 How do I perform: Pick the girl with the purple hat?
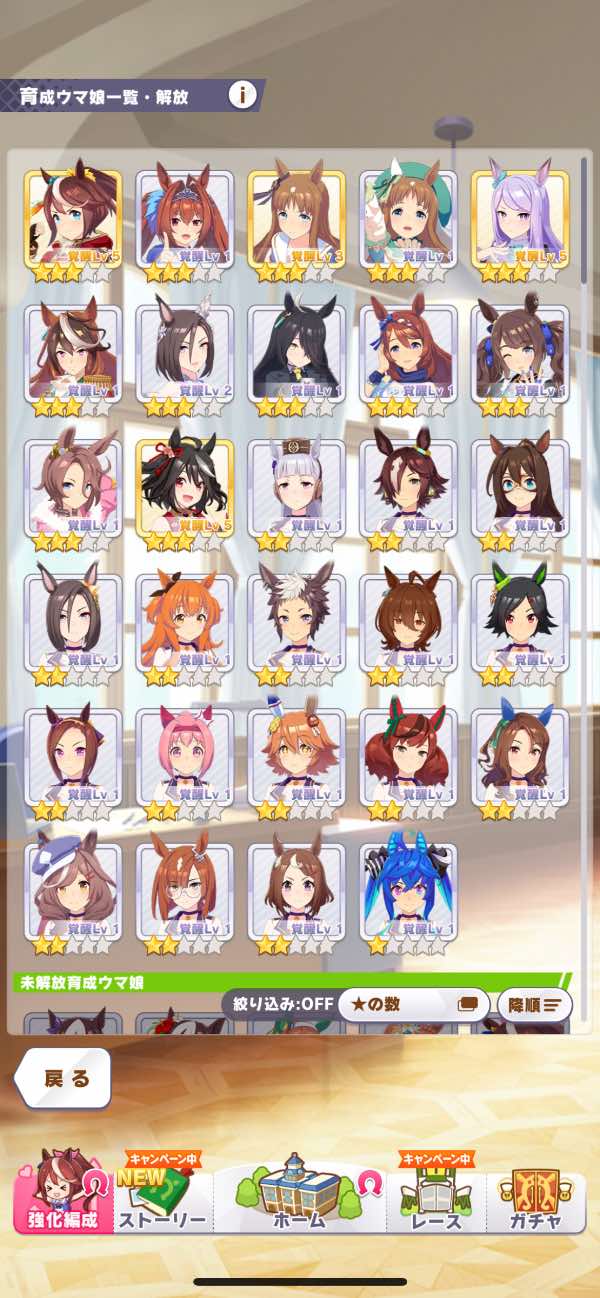[73, 893]
